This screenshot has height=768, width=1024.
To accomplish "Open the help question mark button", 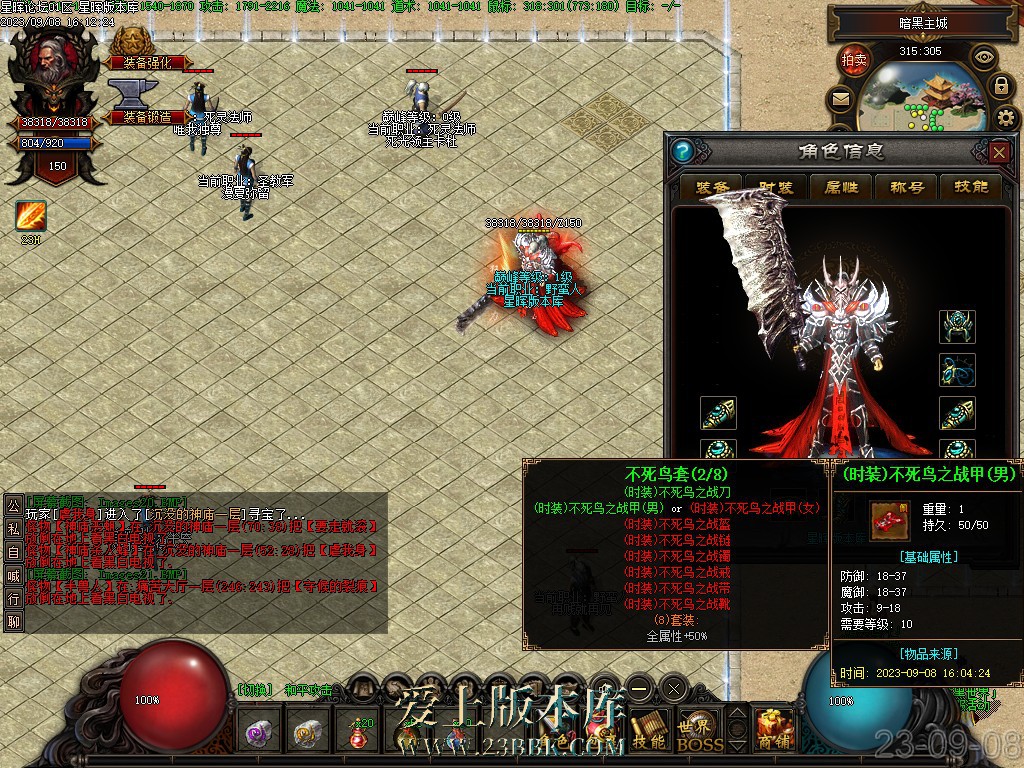I will [x=684, y=152].
